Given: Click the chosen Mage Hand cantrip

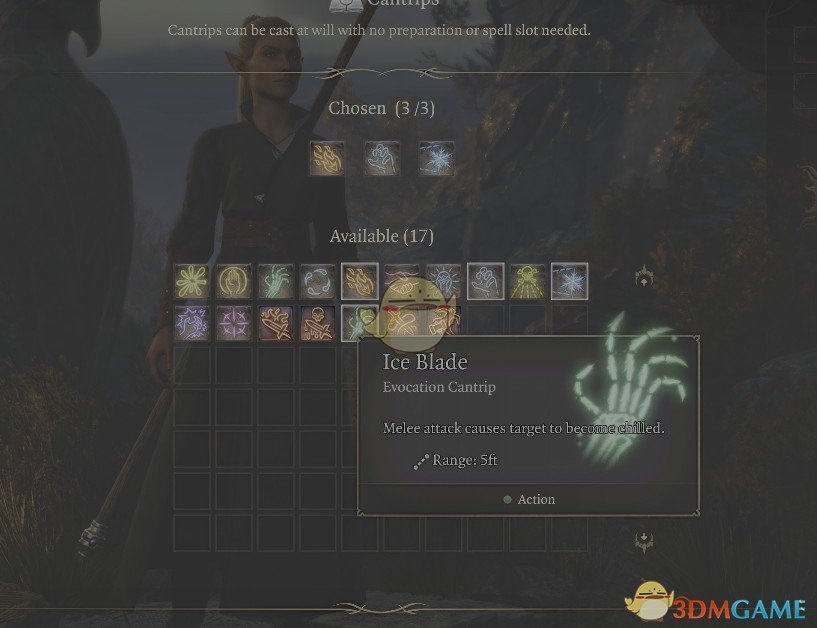Looking at the screenshot, I should click(x=382, y=158).
